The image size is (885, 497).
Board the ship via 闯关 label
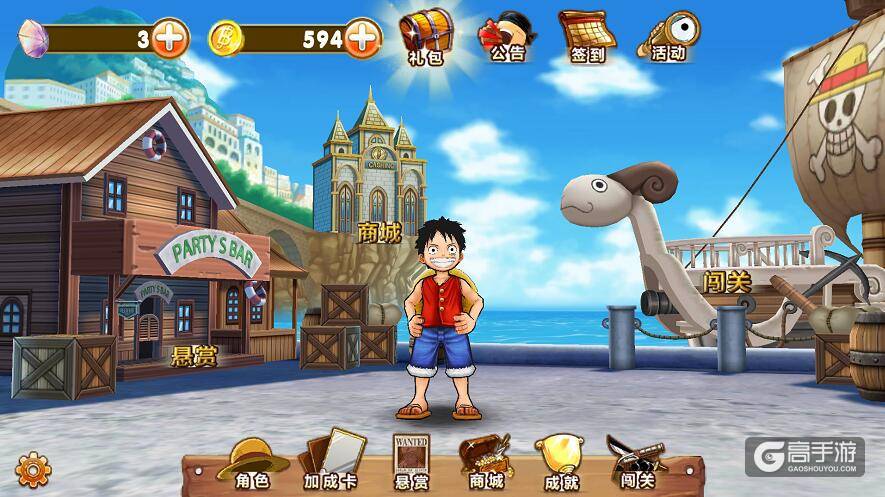click(x=727, y=282)
